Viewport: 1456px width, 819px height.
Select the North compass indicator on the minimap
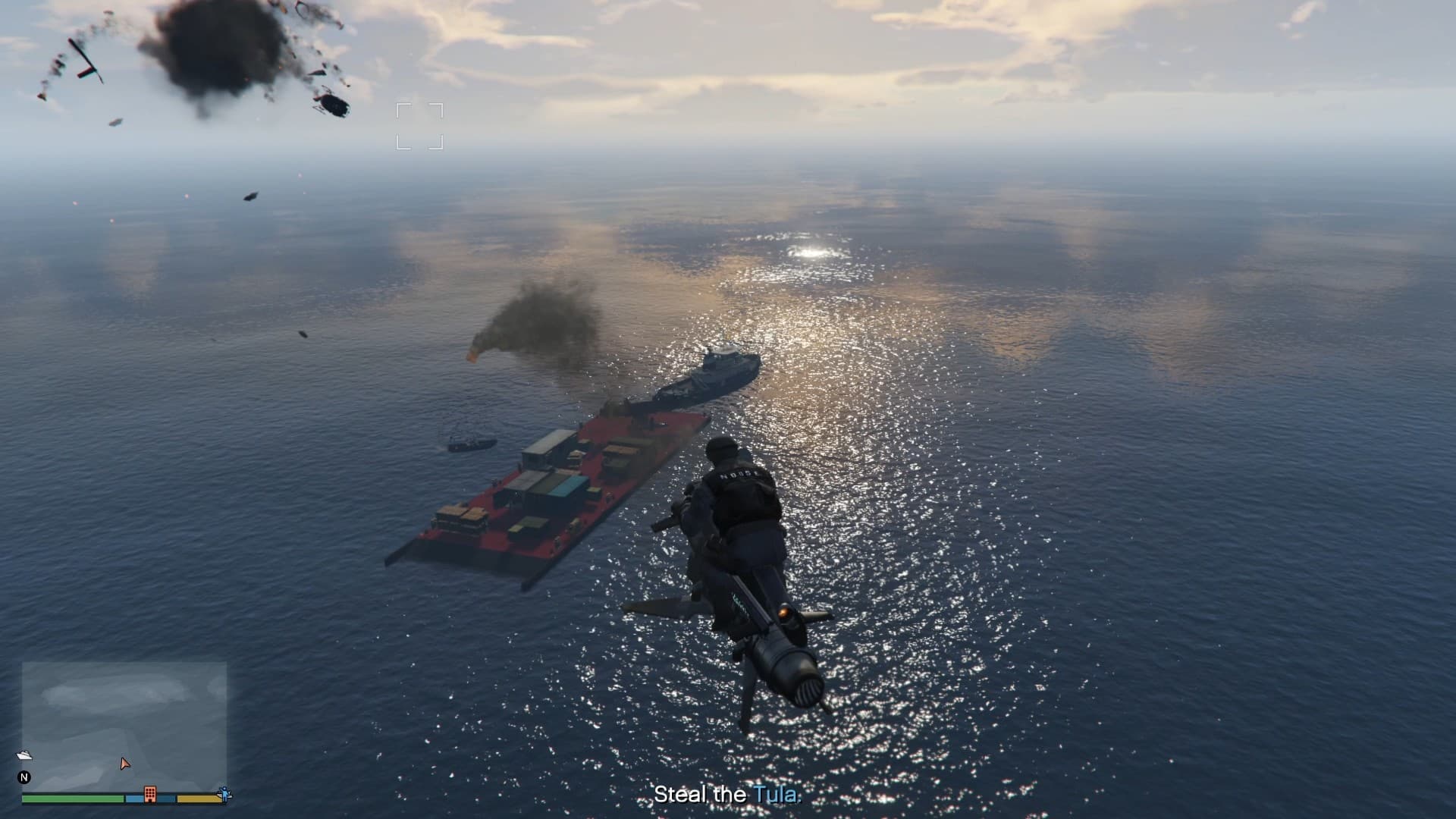pyautogui.click(x=24, y=777)
